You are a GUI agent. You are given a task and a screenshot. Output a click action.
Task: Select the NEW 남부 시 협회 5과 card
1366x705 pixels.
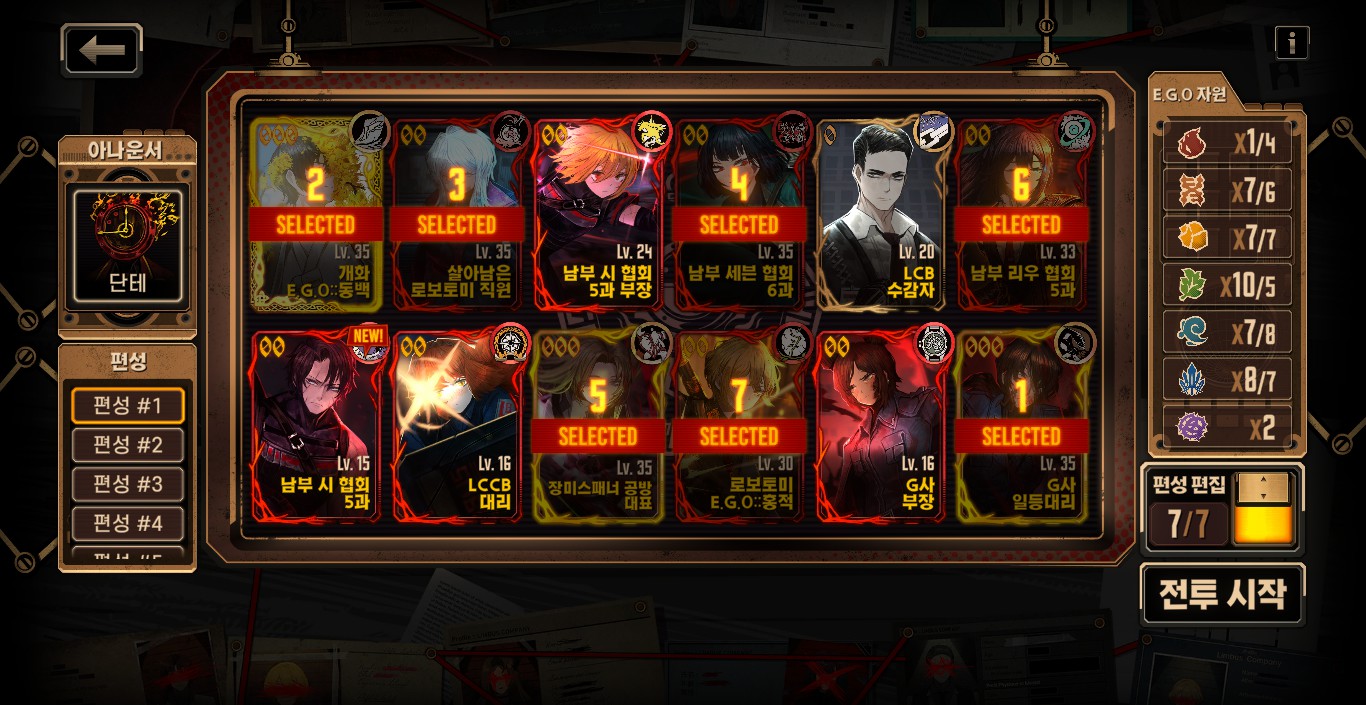pos(316,427)
